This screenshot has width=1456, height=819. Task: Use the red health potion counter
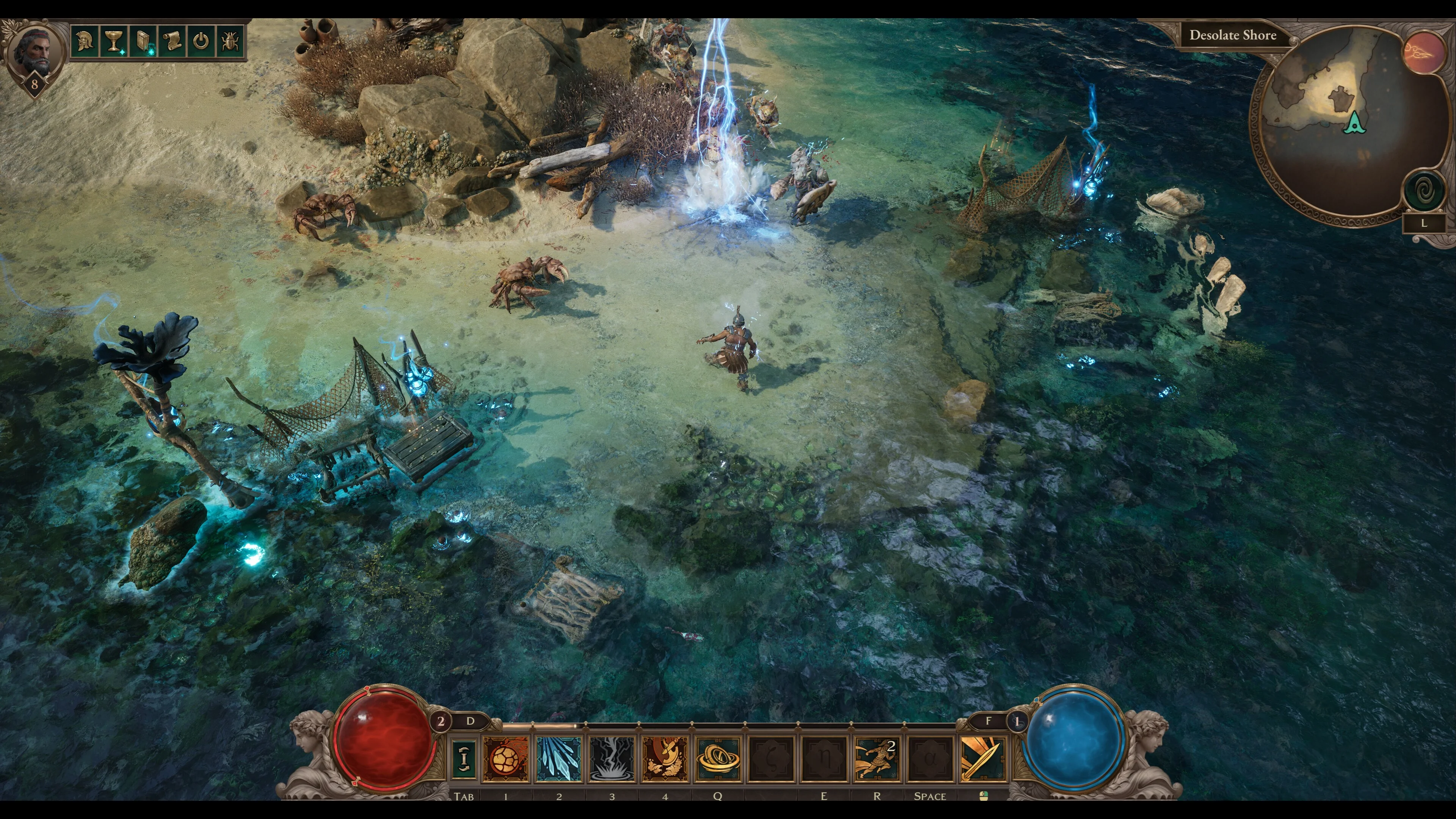coord(441,721)
